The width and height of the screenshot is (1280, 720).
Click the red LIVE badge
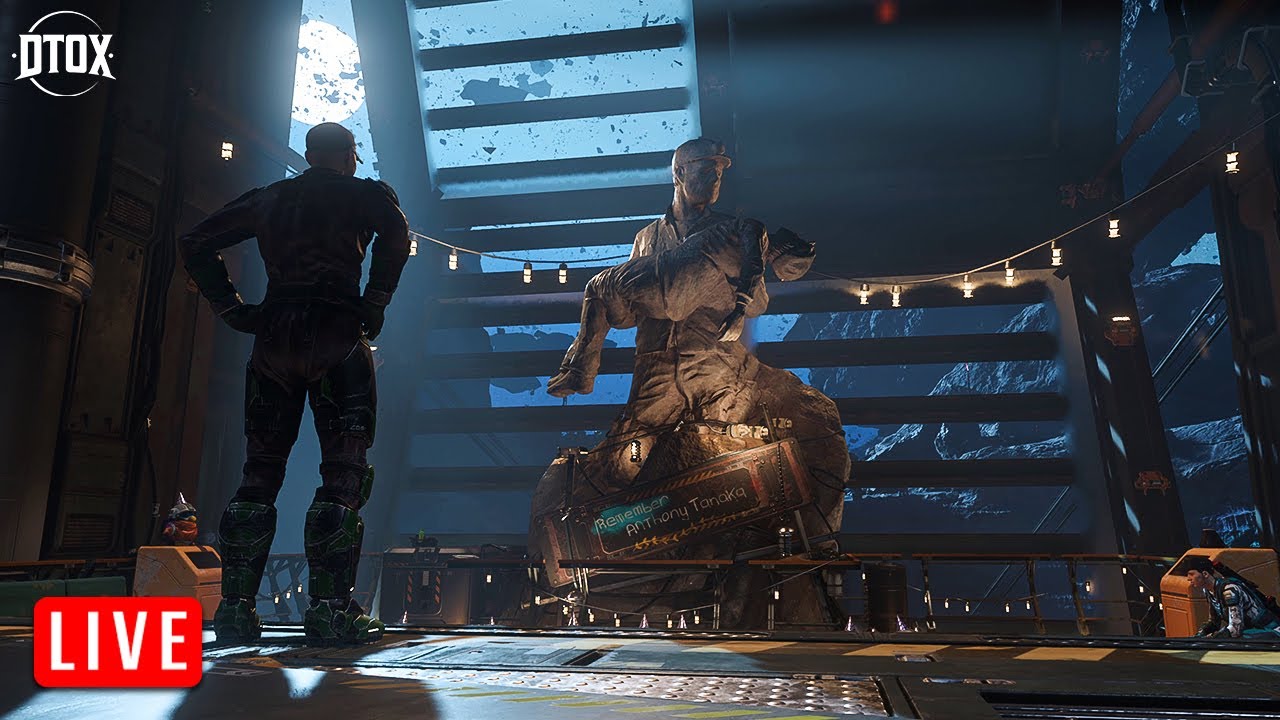coord(118,642)
